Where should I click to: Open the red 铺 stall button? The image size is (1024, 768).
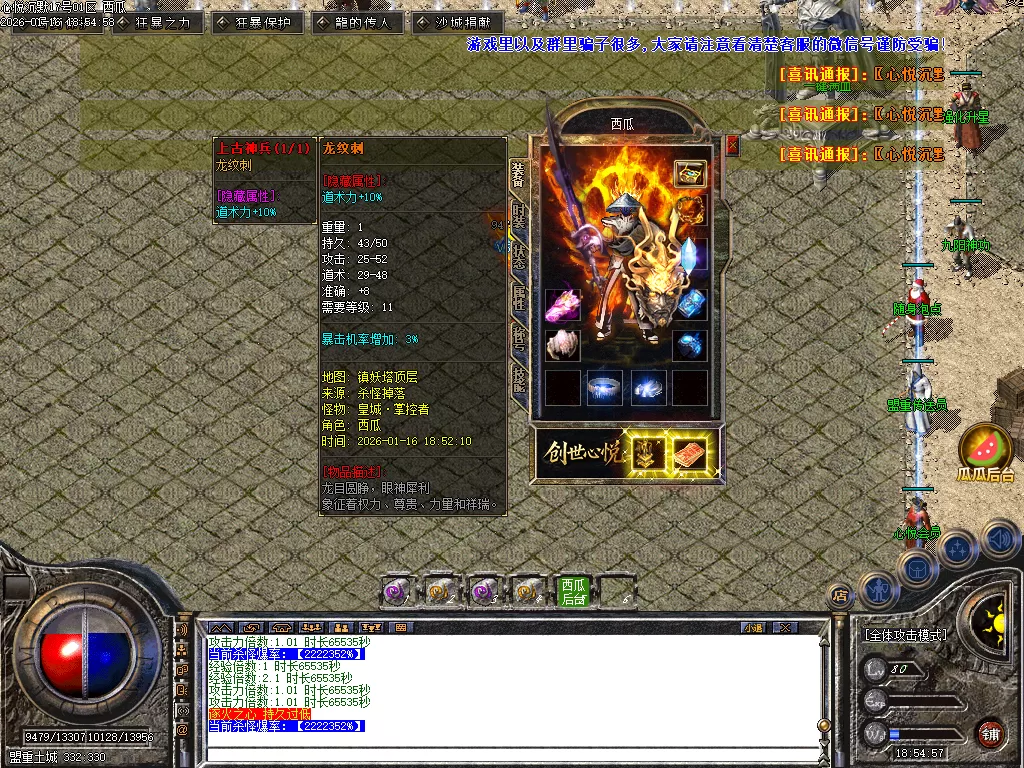point(990,733)
